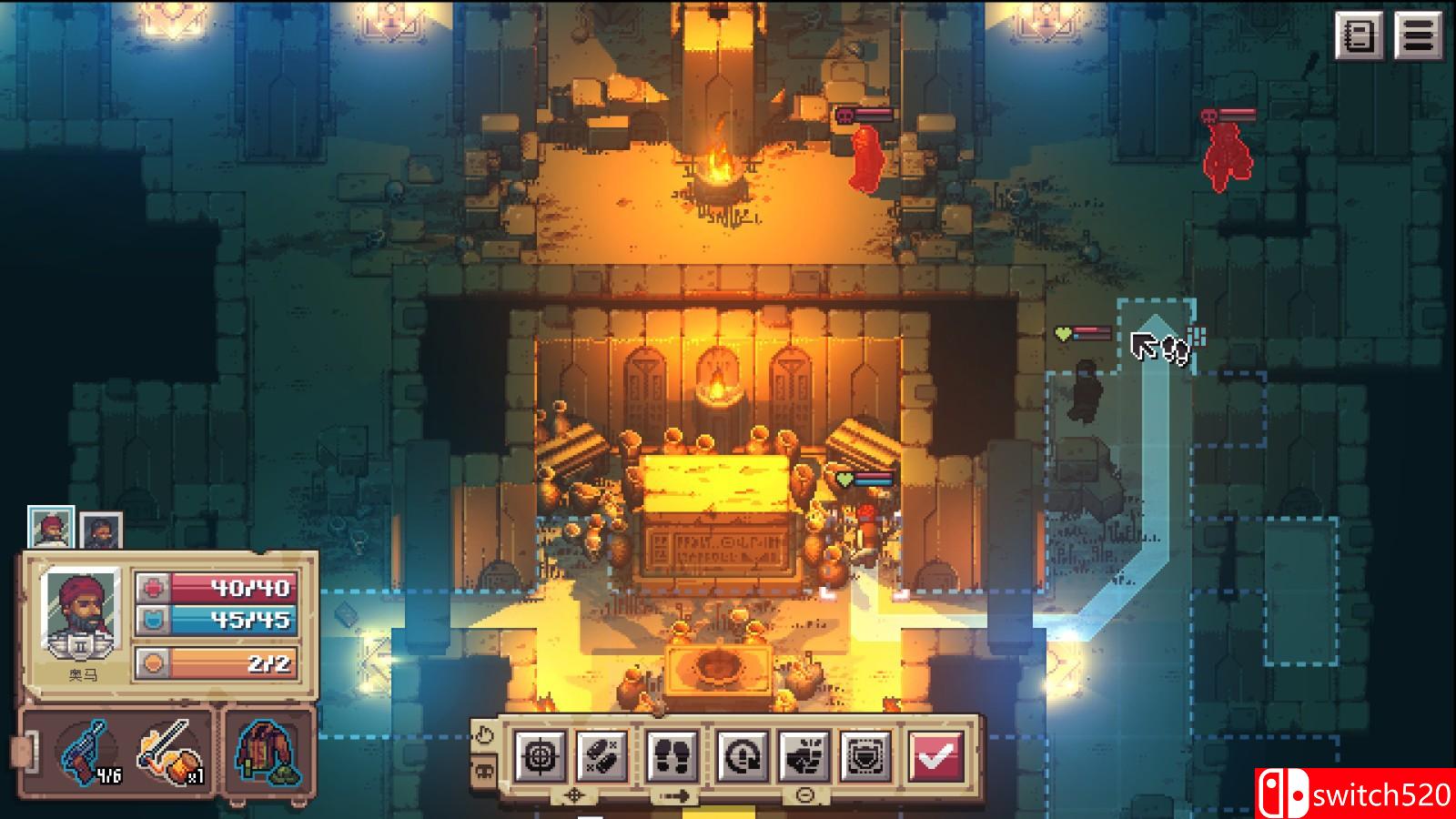Open the hamburger menu
1456x819 pixels.
pos(1418,36)
